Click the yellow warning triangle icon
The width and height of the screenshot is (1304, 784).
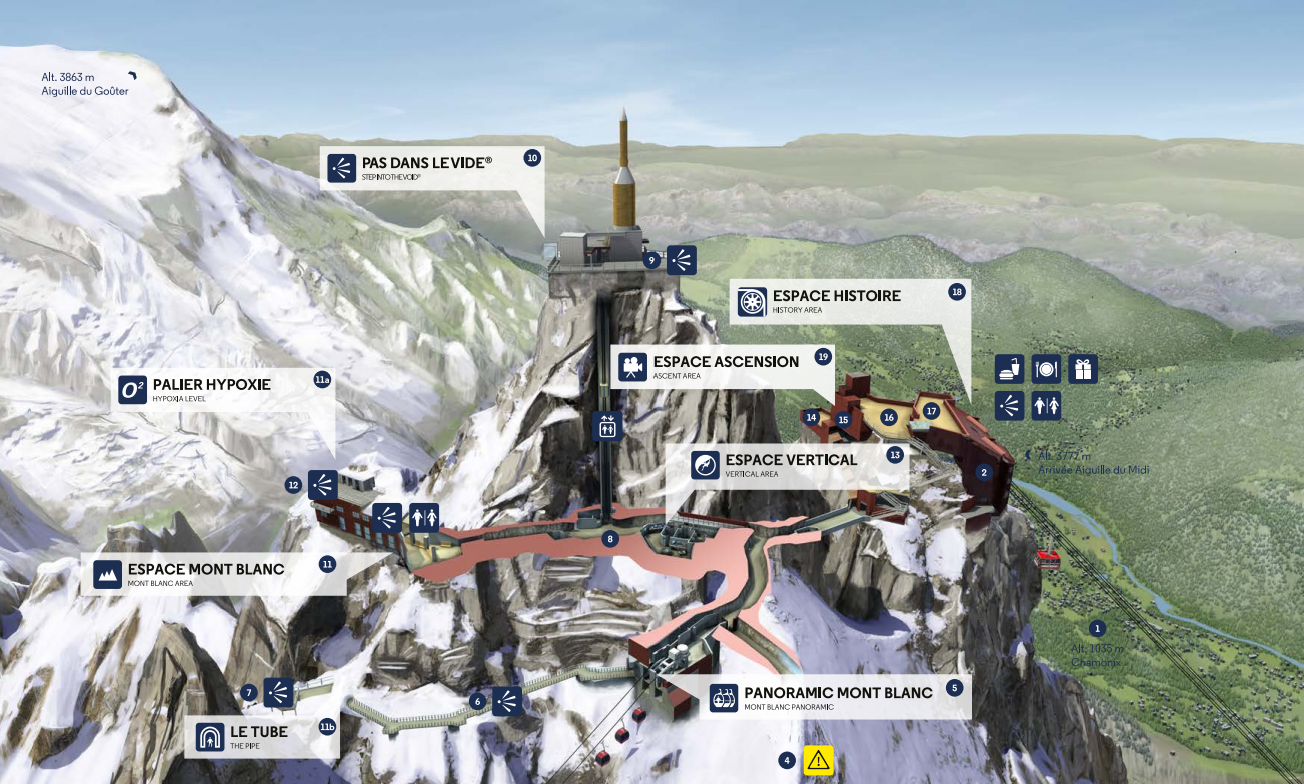(819, 760)
